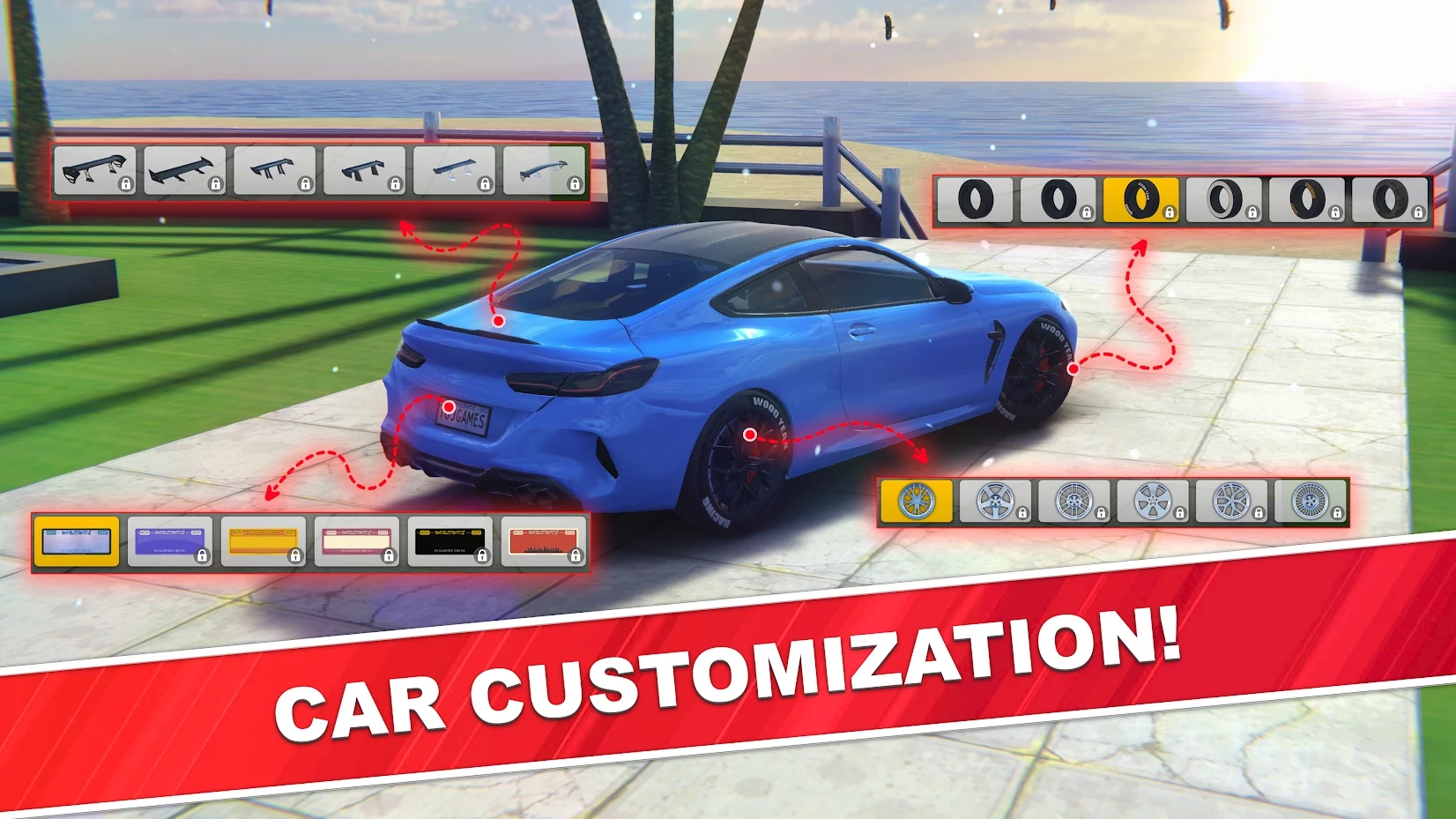
Task: Select the whitewall tire option
Action: click(1222, 201)
